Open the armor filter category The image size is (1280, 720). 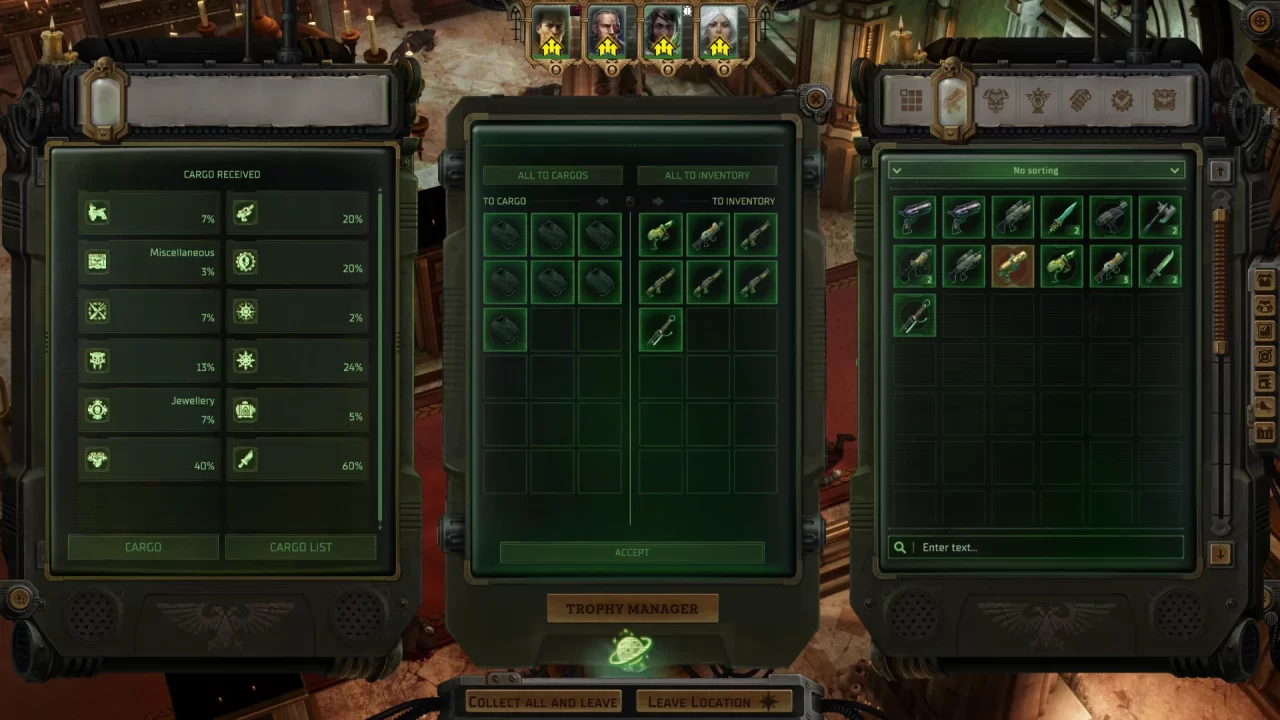(x=995, y=100)
